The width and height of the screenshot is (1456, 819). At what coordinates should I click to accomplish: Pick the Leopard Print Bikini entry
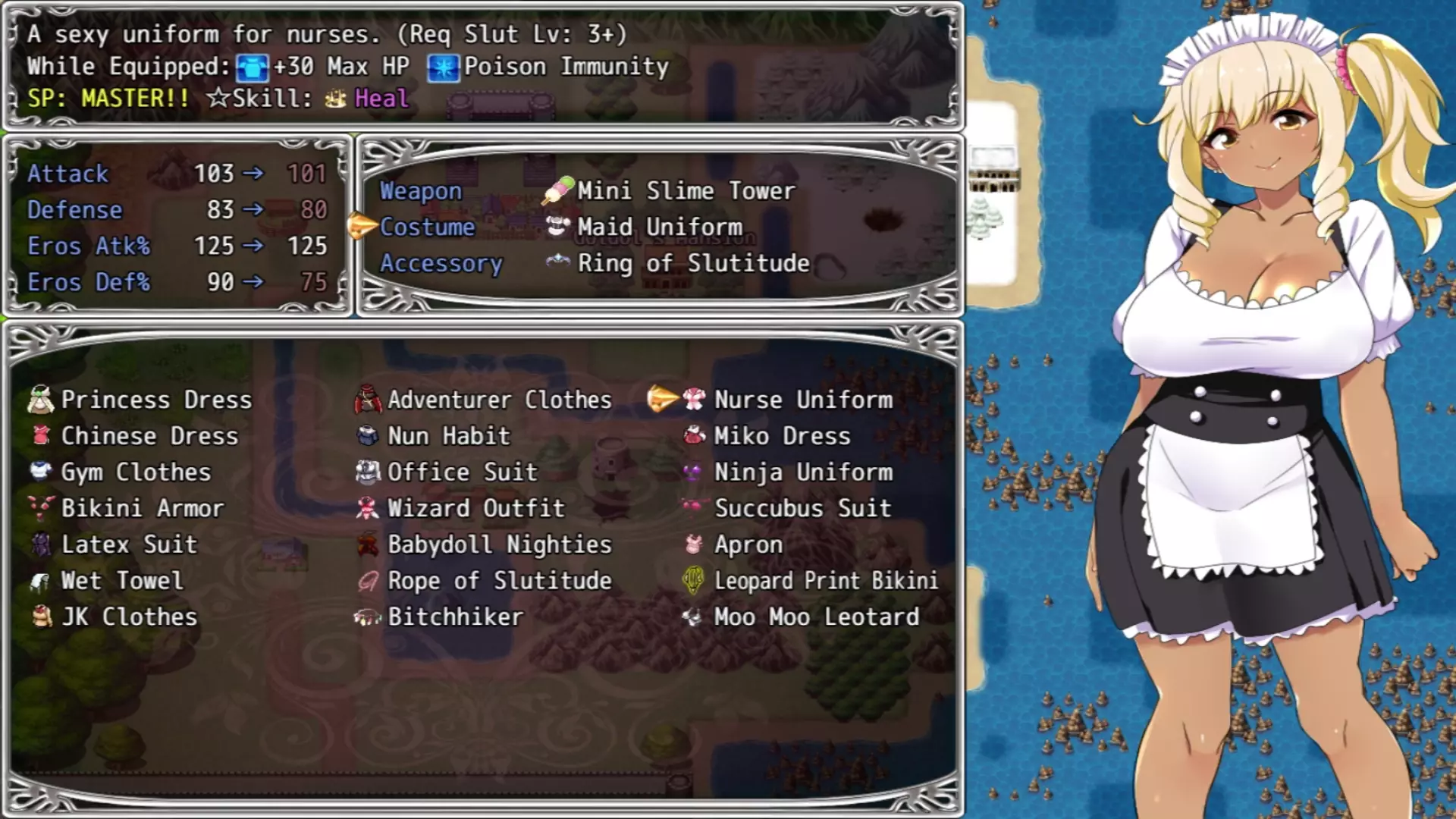(825, 581)
